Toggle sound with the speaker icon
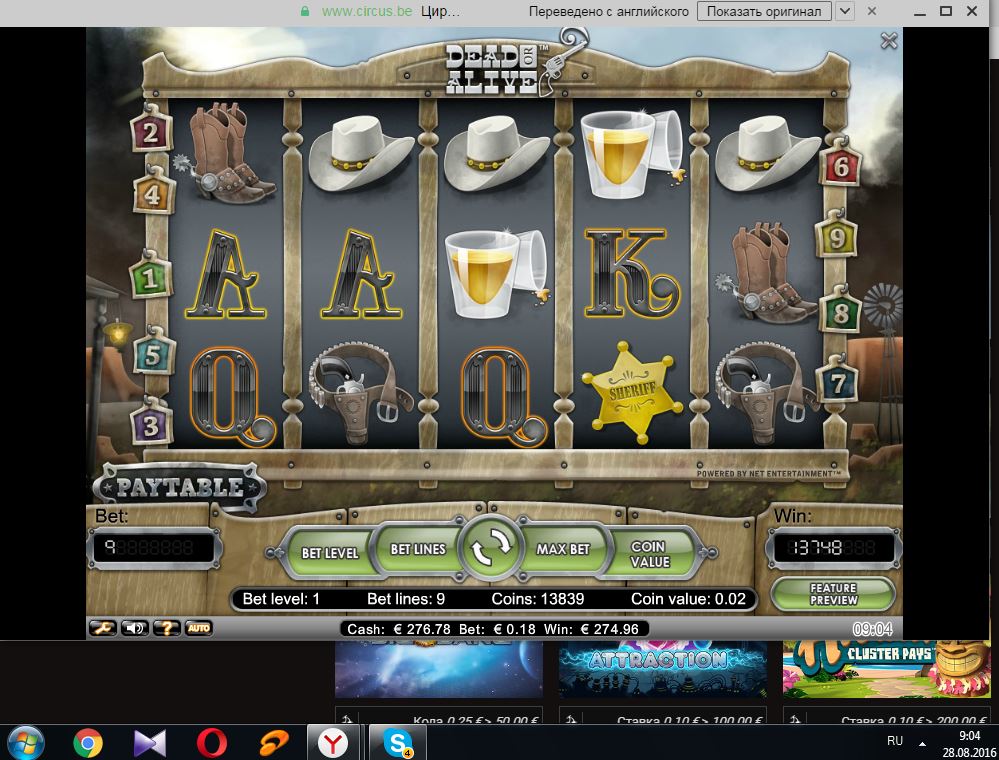Screen dimensions: 999x760 [134, 628]
